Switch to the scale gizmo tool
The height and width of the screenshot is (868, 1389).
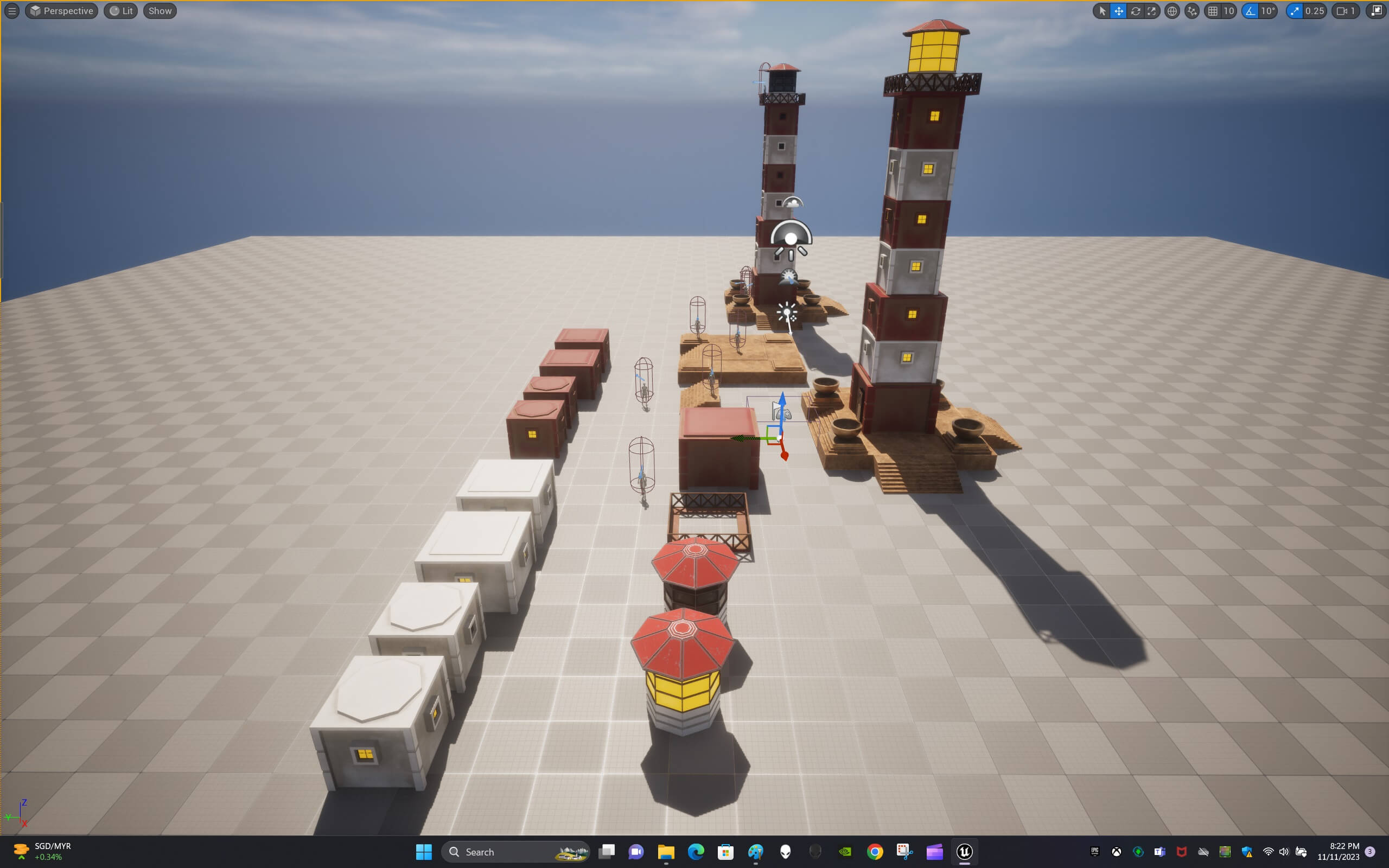pyautogui.click(x=1151, y=11)
